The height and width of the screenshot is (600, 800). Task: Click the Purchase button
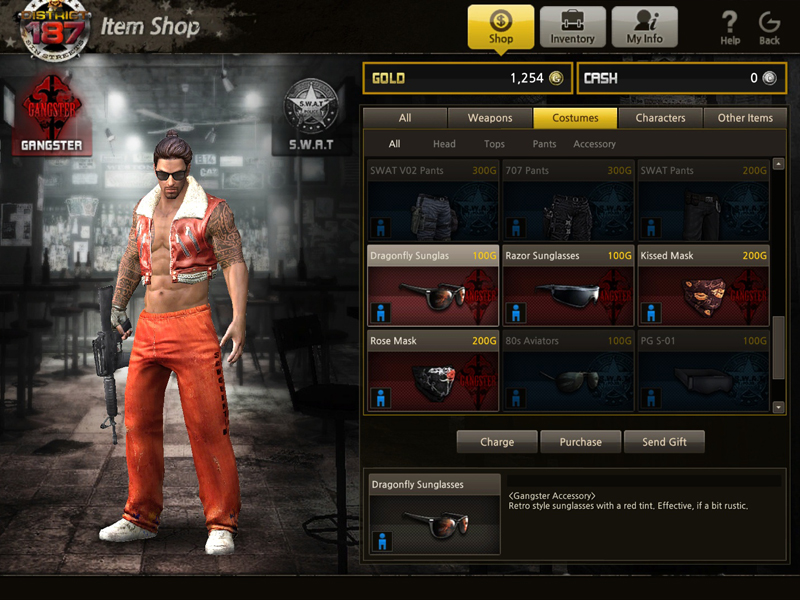[581, 442]
